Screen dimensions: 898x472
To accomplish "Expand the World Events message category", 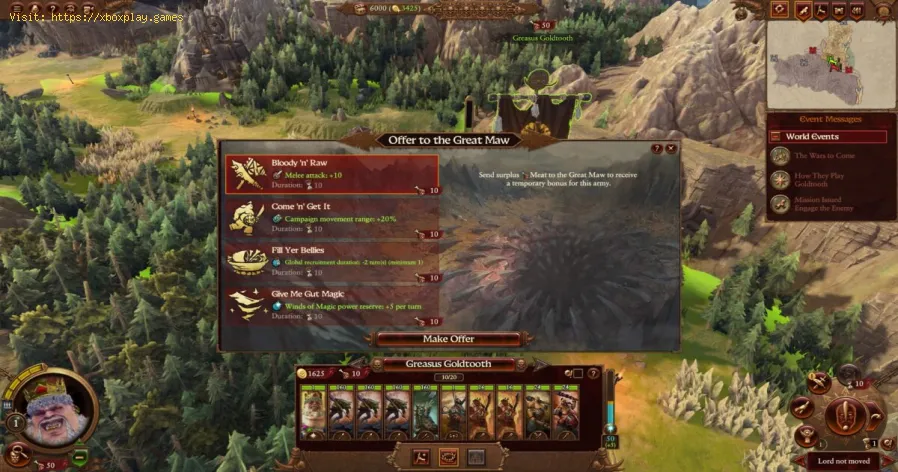I will pyautogui.click(x=827, y=137).
